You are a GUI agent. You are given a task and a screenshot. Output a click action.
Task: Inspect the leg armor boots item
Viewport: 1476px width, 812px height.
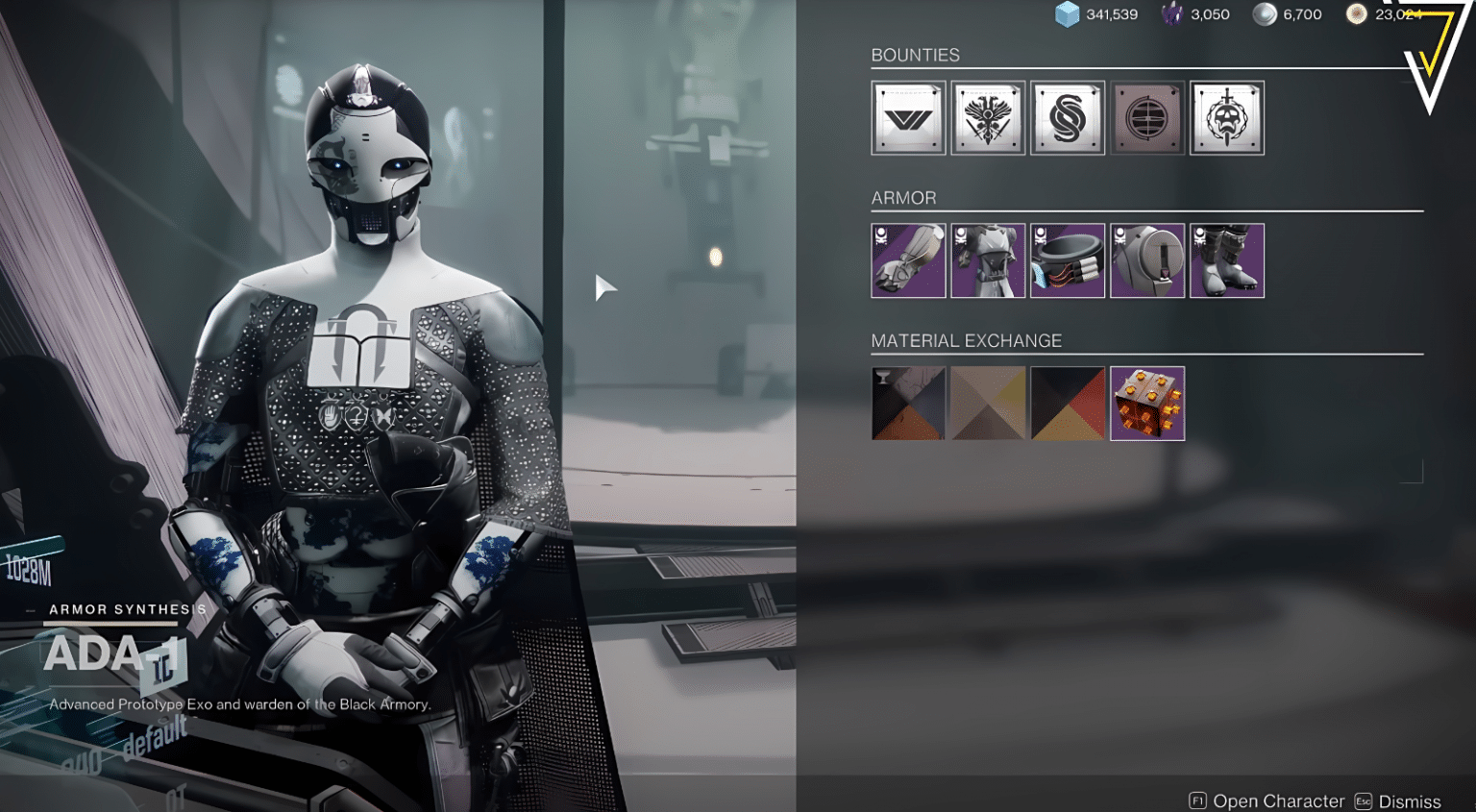point(1227,259)
